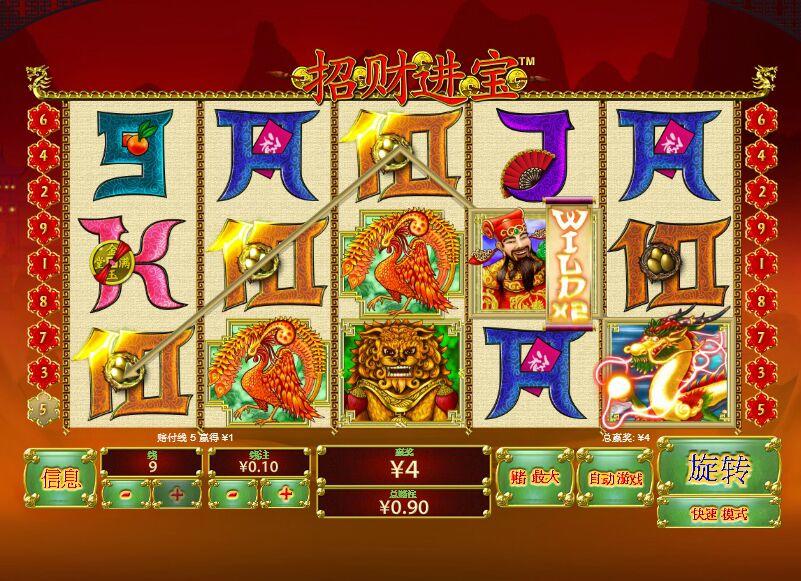Viewport: 801px width, 581px height.
Task: Spin the reels with 旋转
Action: tap(717, 466)
